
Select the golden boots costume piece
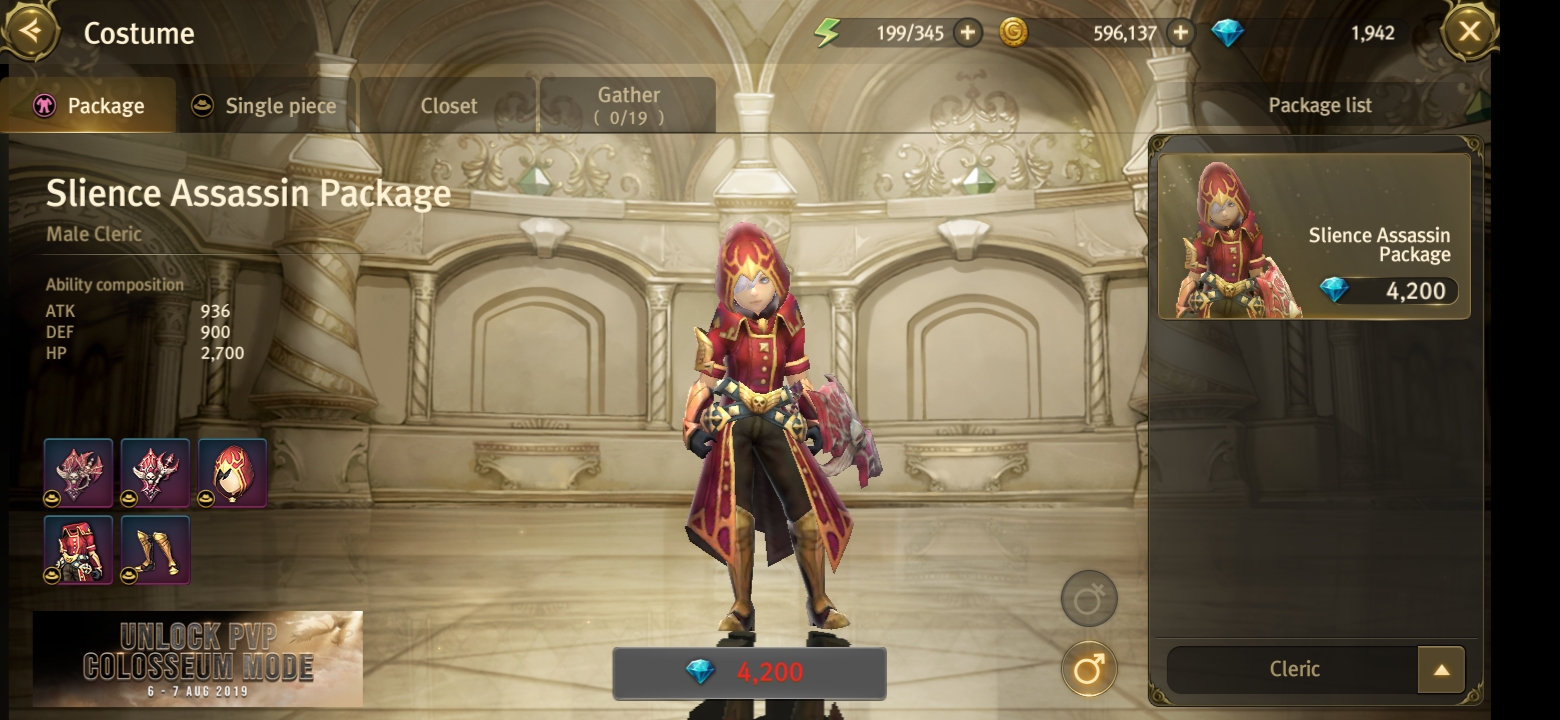pos(156,550)
